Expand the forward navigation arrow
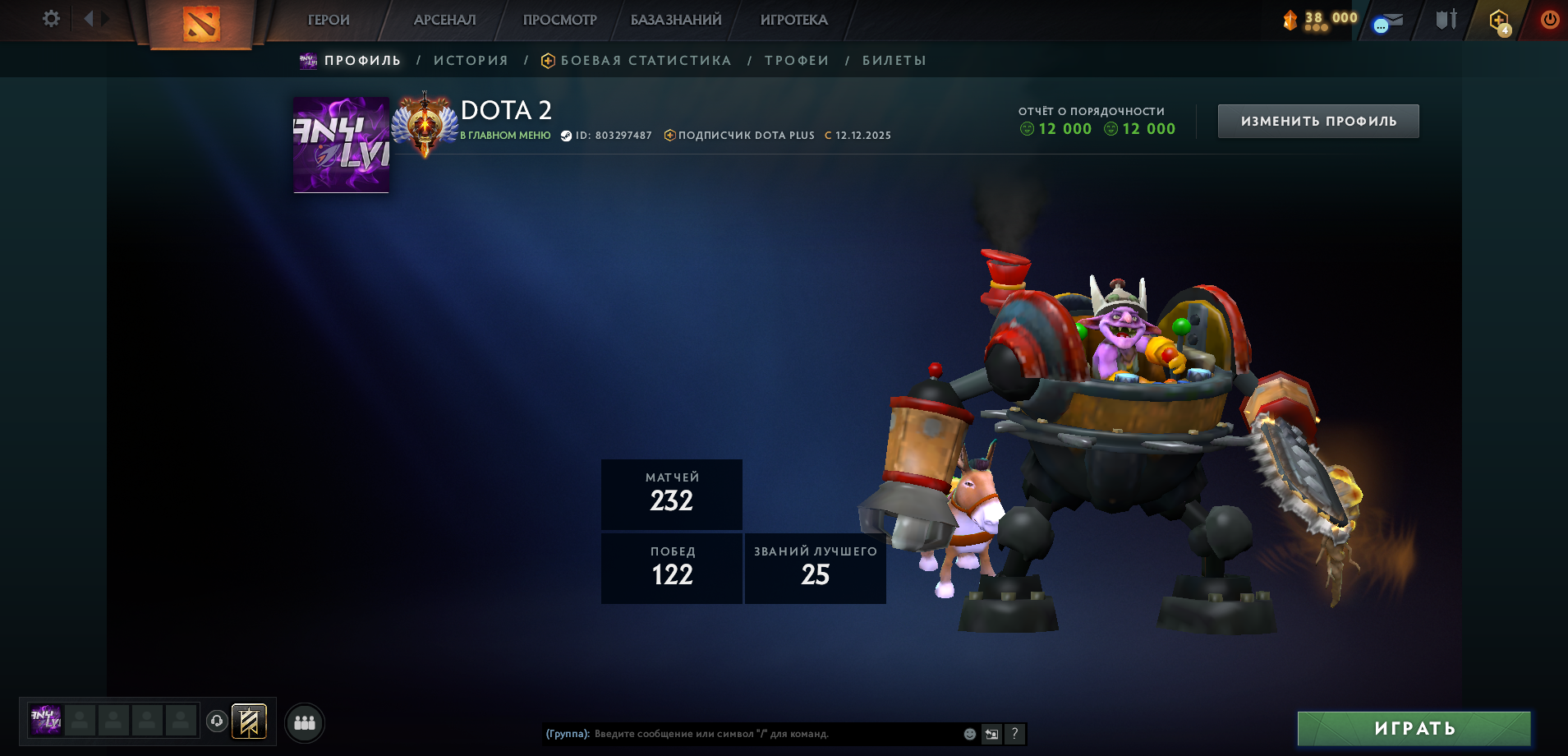Screen dimensions: 1568x756 (x=103, y=16)
